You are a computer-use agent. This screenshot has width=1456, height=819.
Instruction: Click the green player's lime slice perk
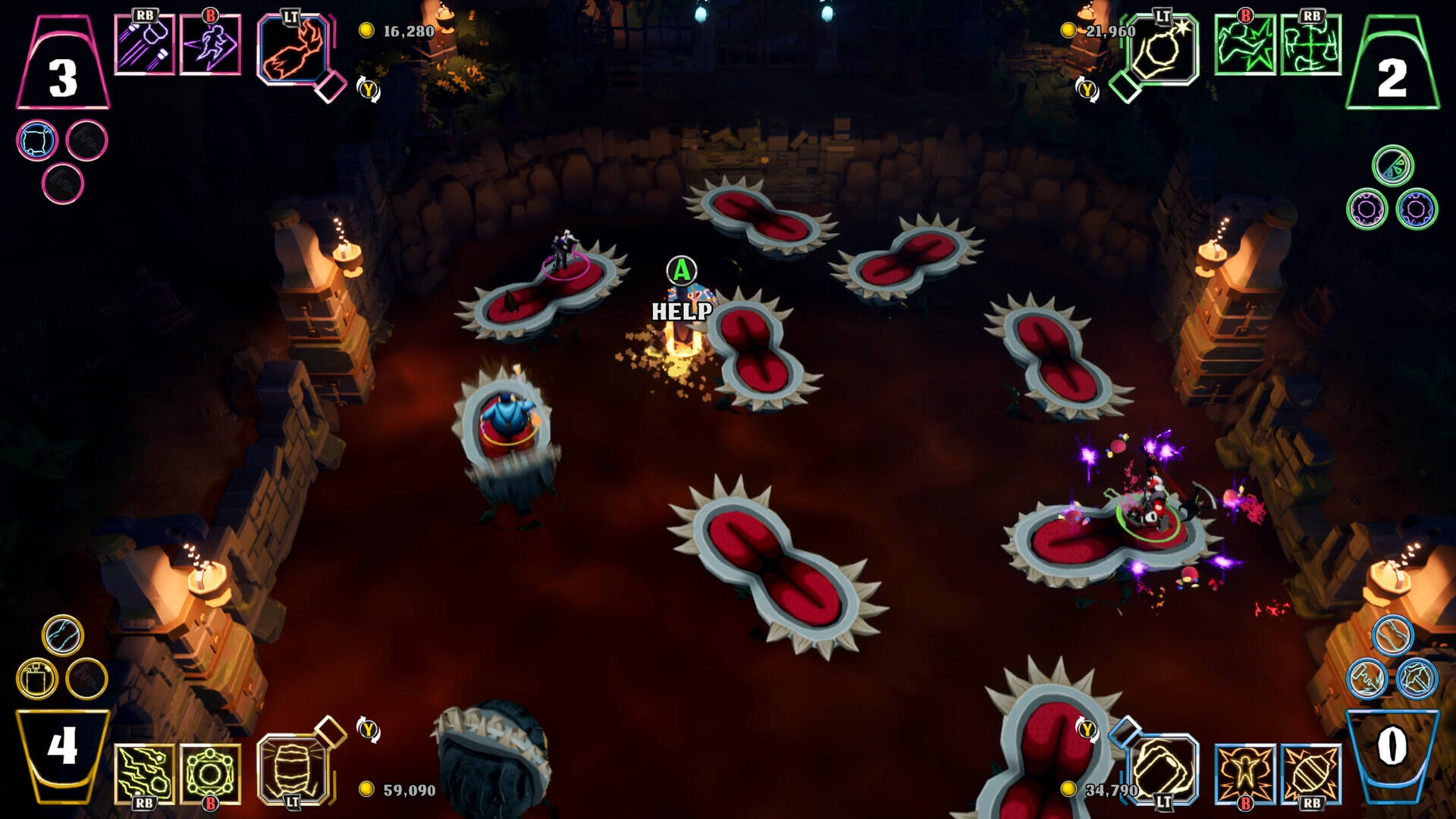tap(1393, 166)
